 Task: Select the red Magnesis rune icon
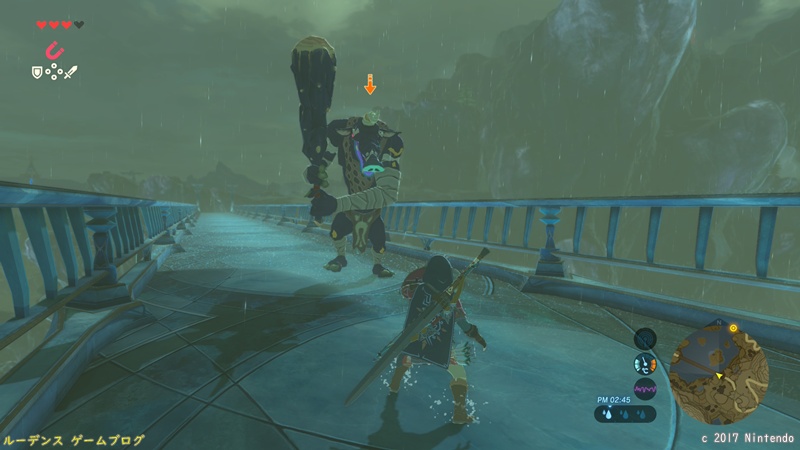pyautogui.click(x=53, y=50)
